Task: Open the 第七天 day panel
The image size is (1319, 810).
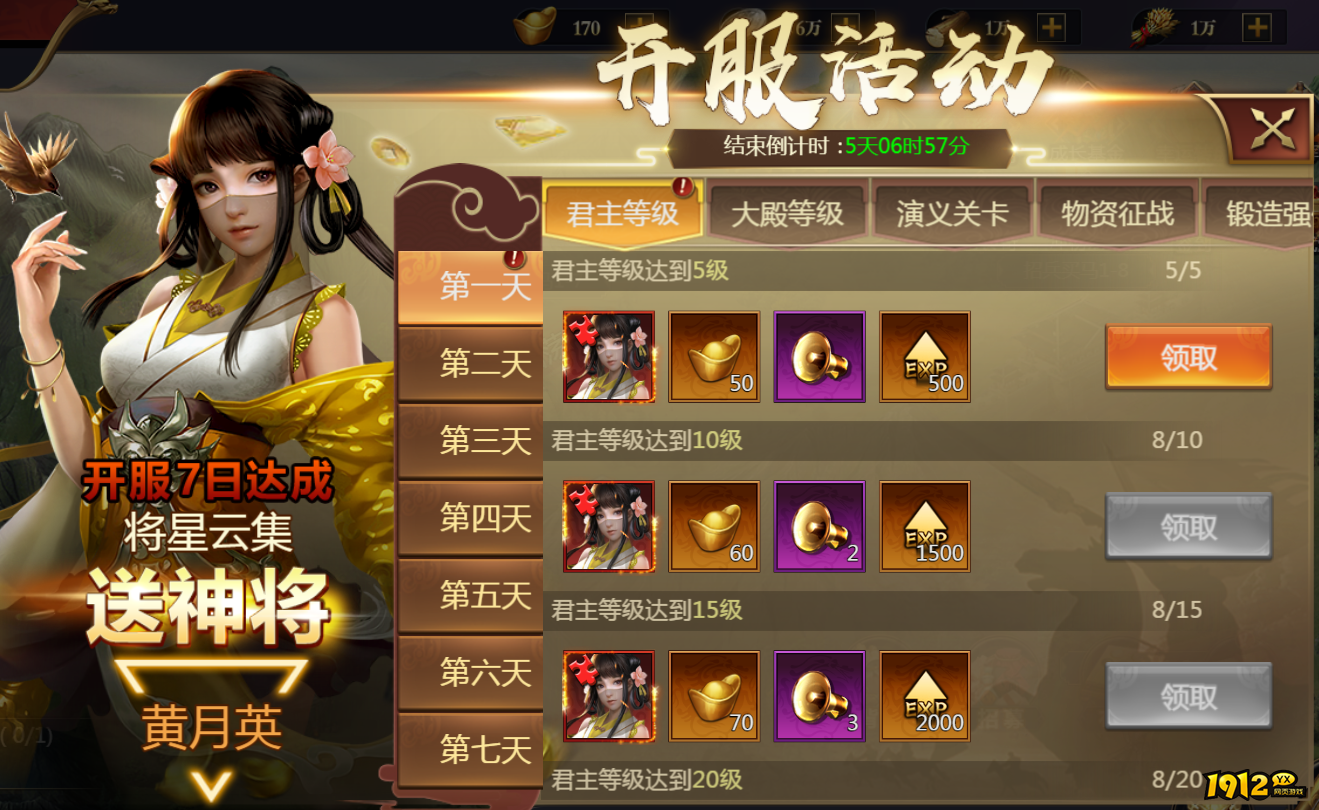Action: [x=470, y=749]
